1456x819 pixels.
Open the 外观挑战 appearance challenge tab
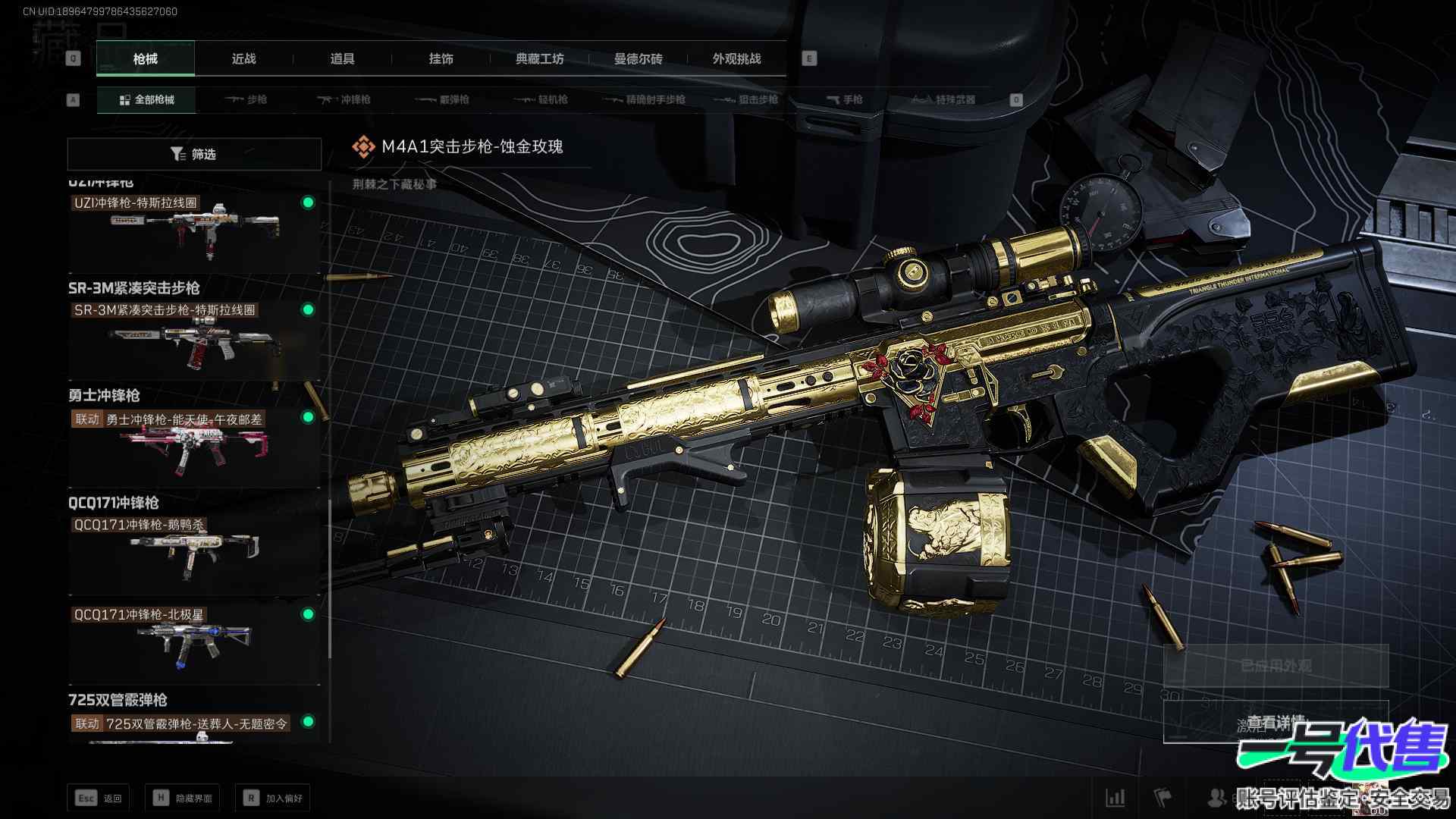[x=736, y=59]
